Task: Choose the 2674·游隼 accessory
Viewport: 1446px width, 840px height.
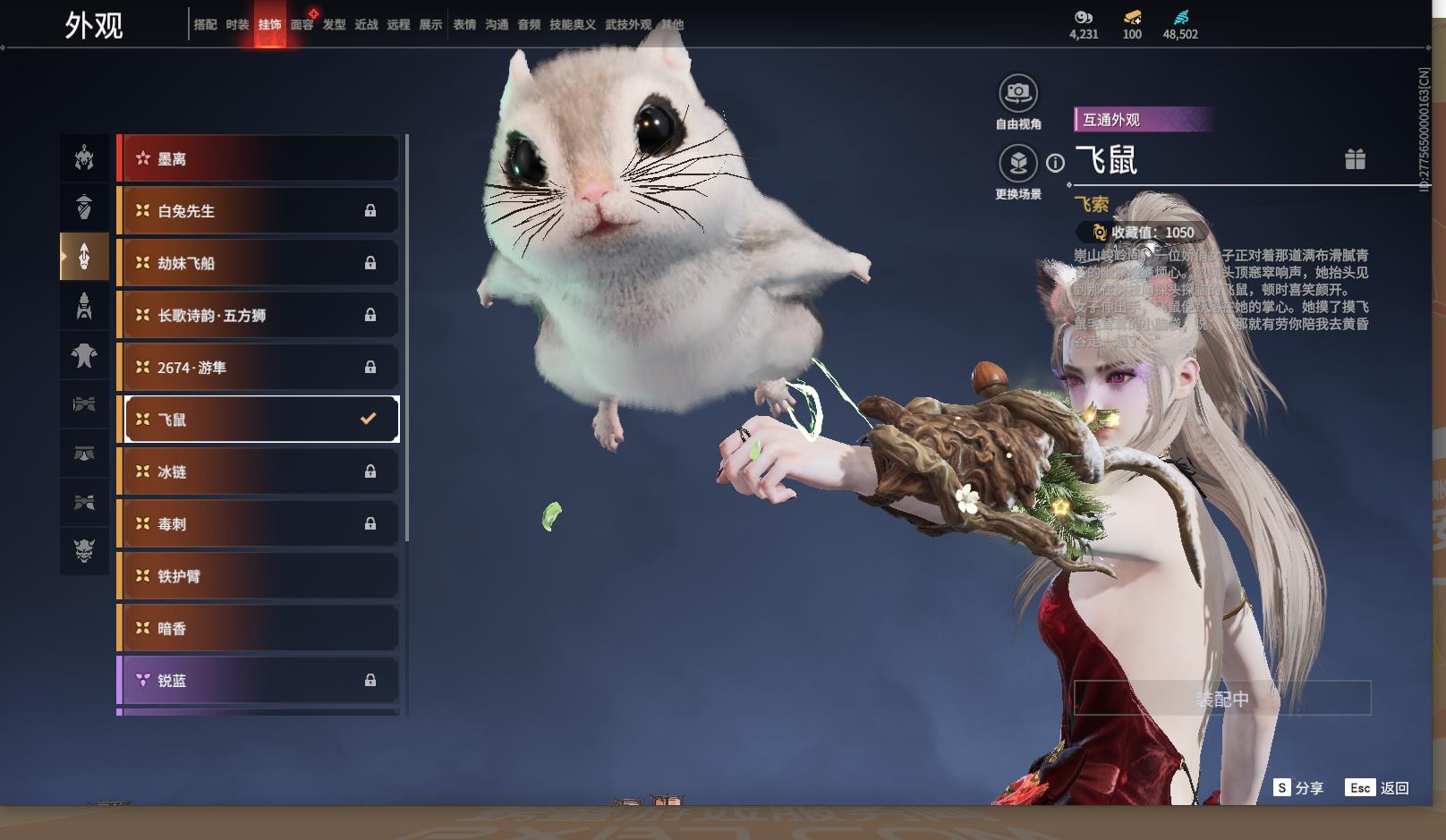Action: (259, 368)
